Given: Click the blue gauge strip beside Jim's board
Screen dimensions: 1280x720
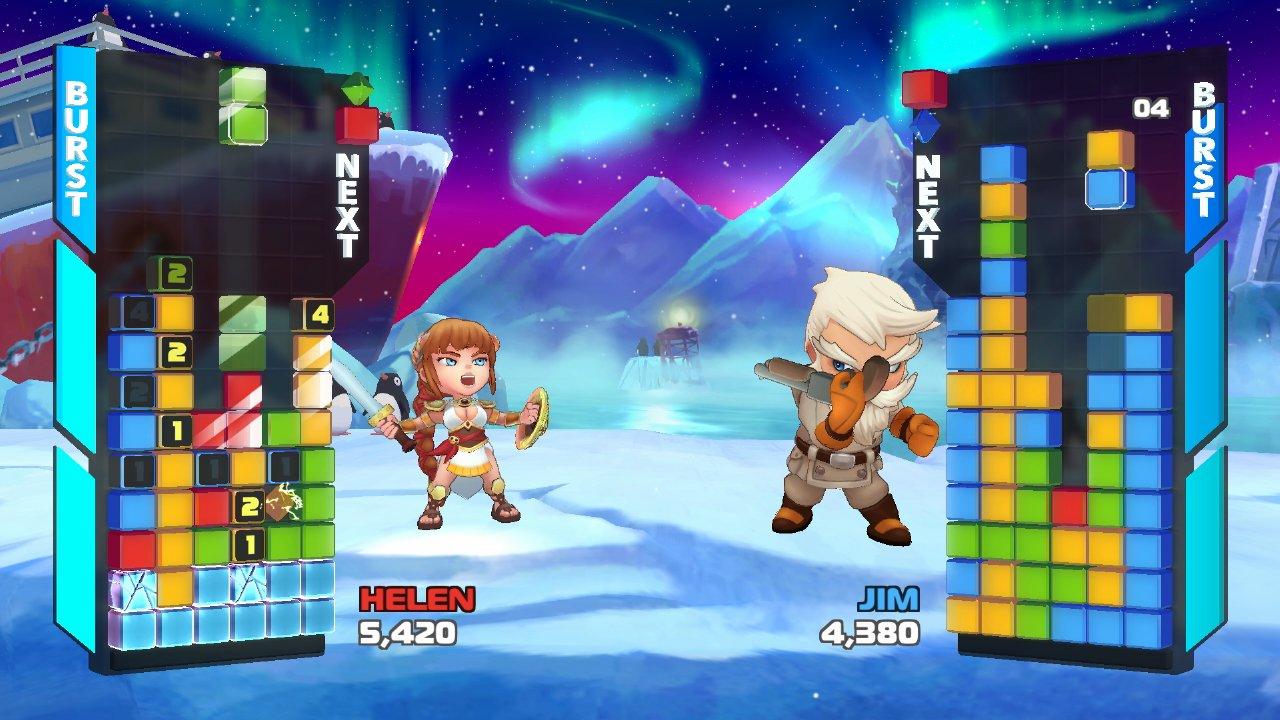Looking at the screenshot, I should point(1200,420).
